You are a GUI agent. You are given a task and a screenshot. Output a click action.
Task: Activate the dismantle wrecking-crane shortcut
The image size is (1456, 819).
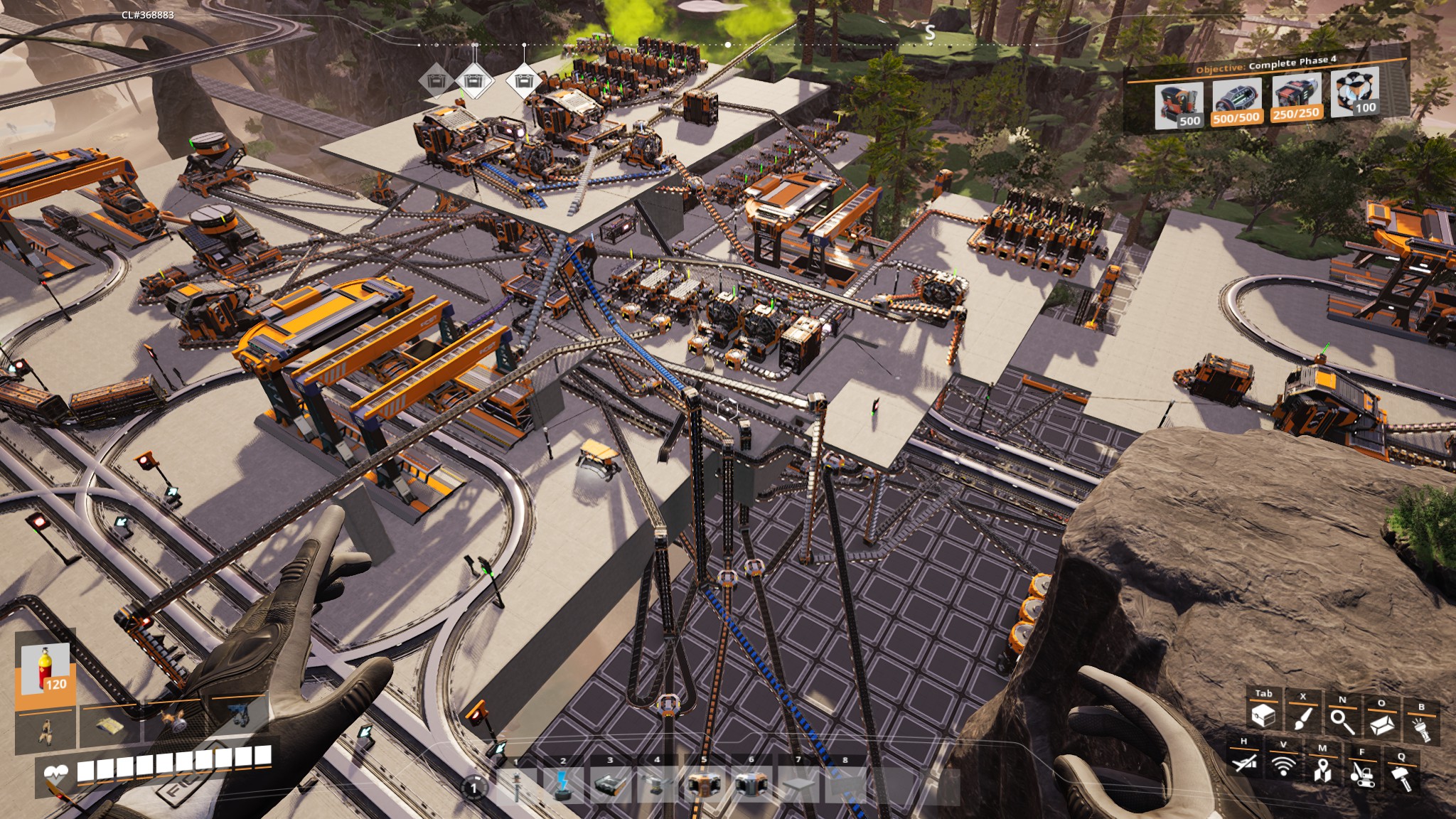(1361, 773)
